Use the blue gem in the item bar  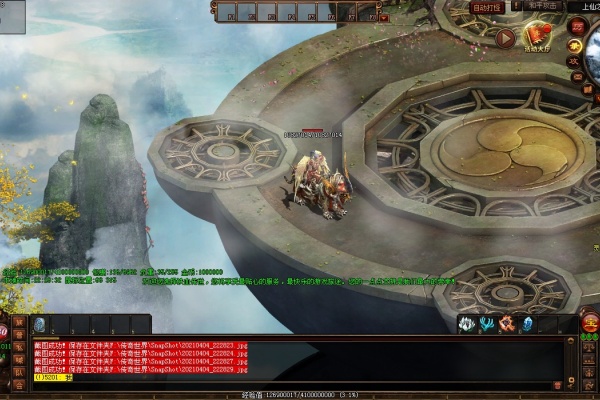40,325
